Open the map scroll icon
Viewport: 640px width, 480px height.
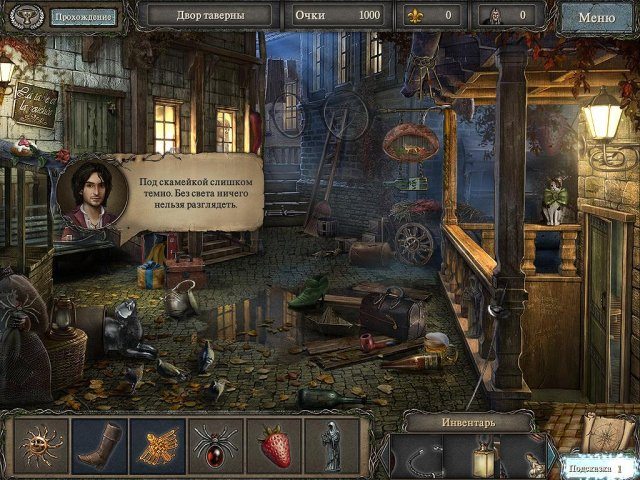[x=602, y=432]
